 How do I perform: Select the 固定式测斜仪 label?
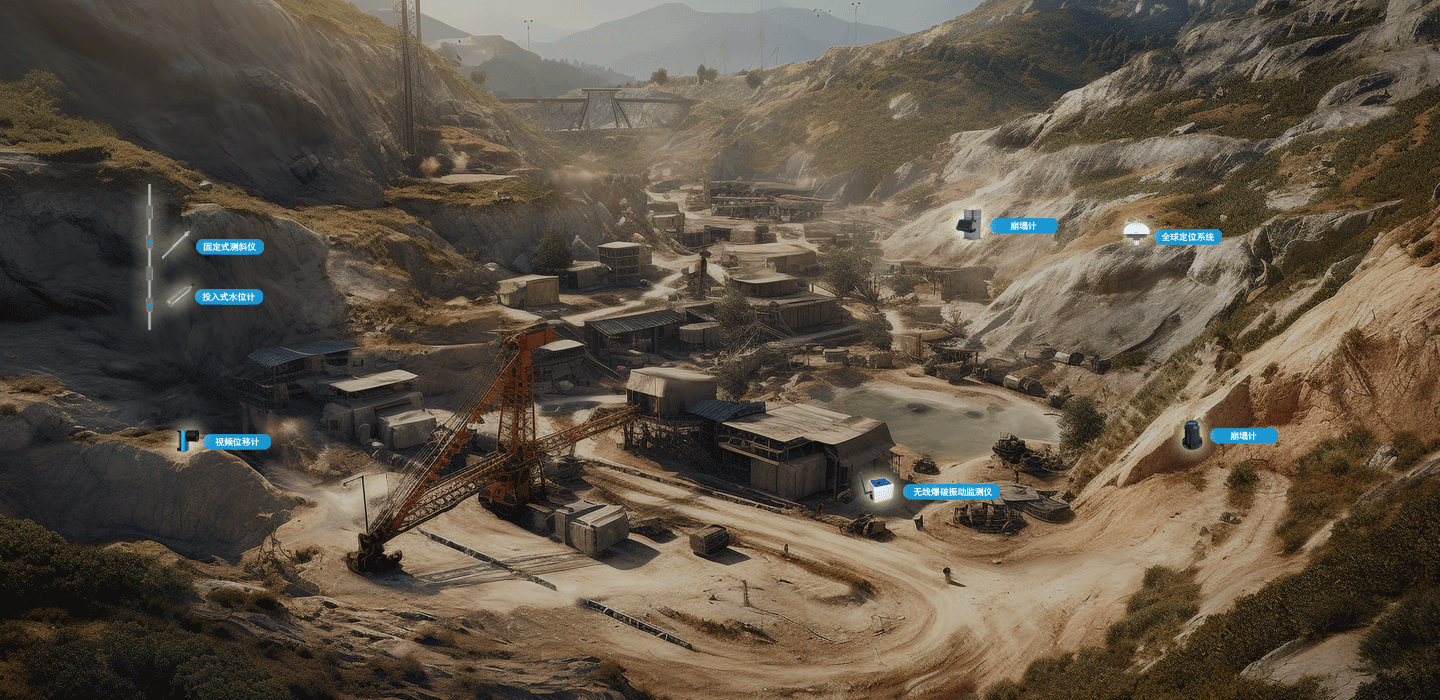tap(230, 247)
